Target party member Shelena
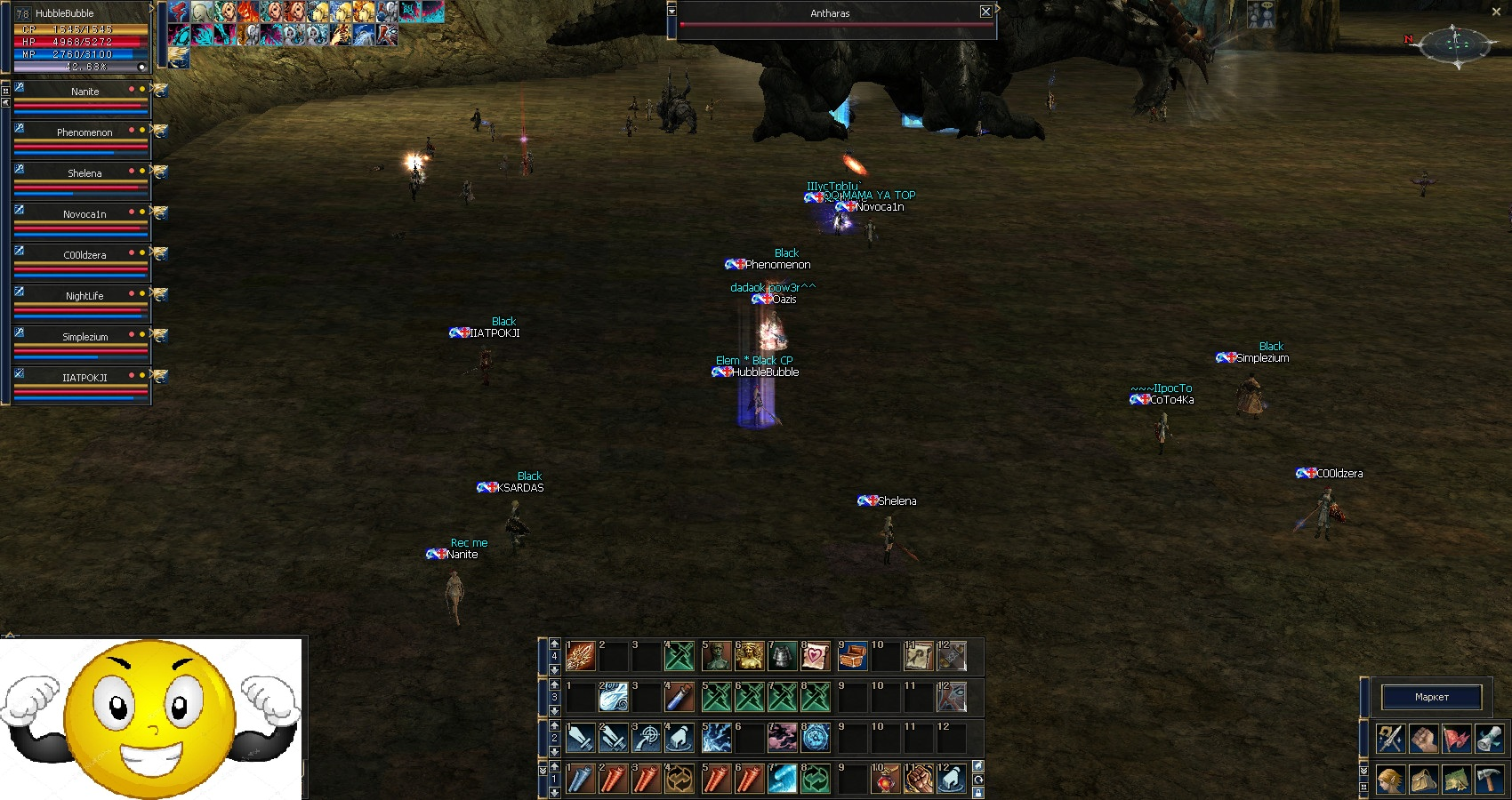1512x800 pixels. tap(84, 173)
